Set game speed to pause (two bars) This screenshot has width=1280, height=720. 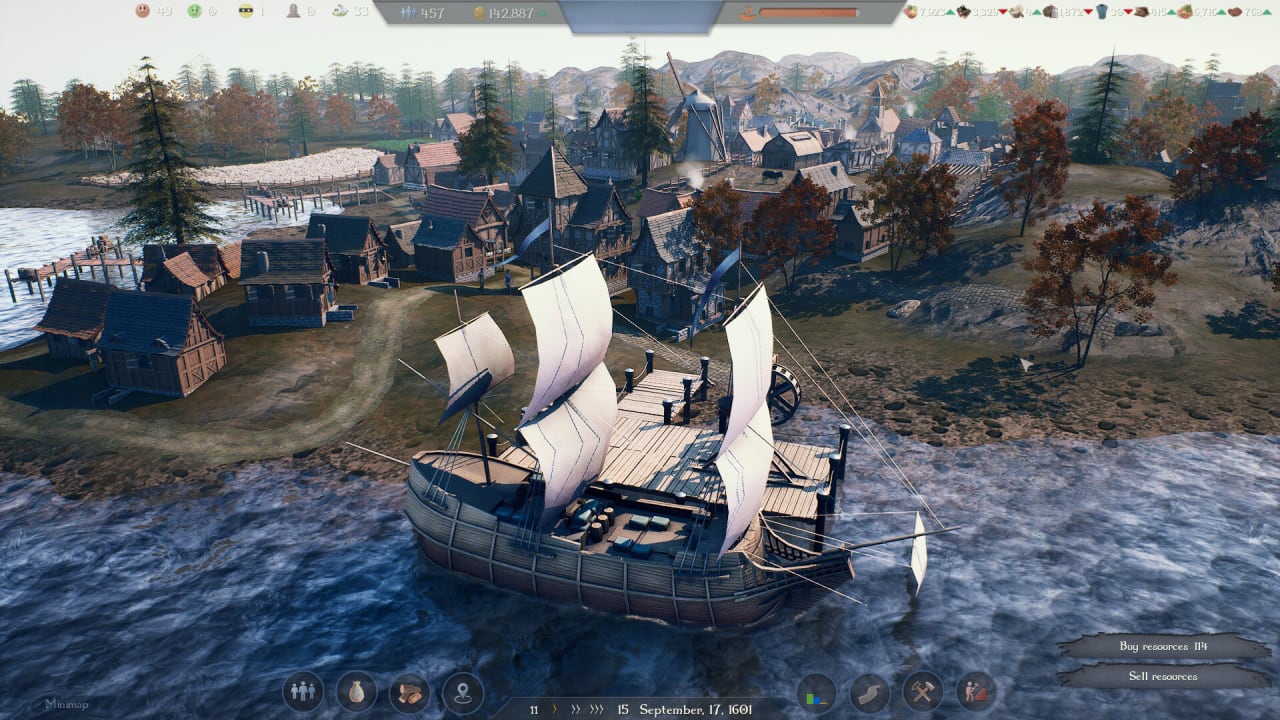[x=534, y=710]
